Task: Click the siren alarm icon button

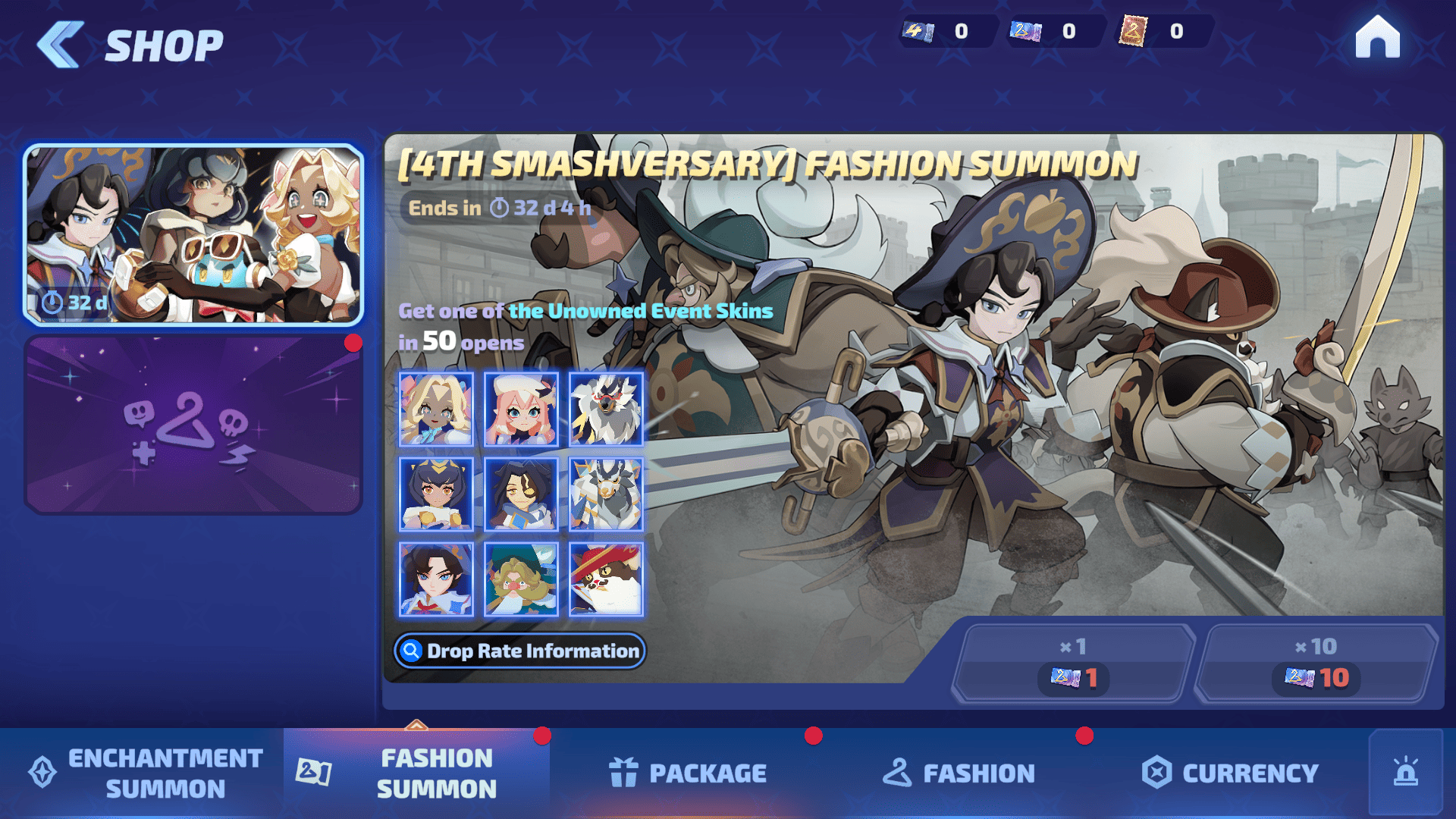Action: [x=1405, y=772]
